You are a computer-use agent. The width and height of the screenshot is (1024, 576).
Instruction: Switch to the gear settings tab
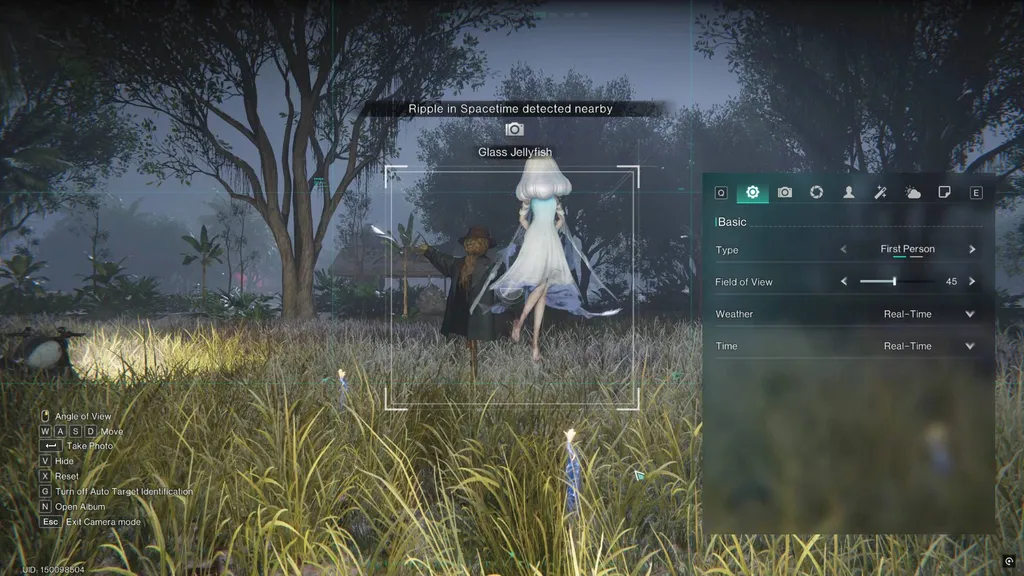tap(753, 192)
